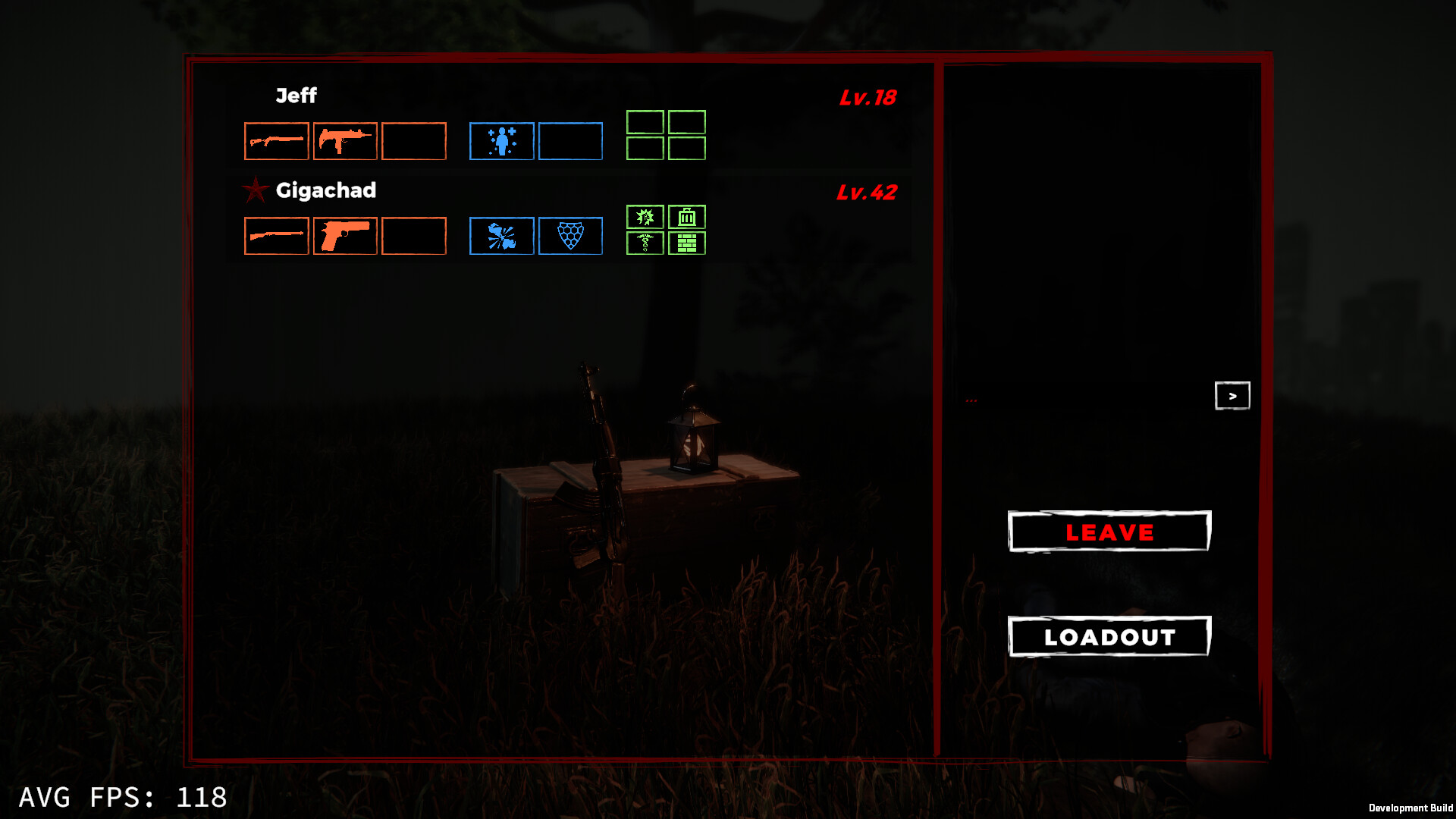Select Jeff's shotgun weapon slot

point(276,140)
